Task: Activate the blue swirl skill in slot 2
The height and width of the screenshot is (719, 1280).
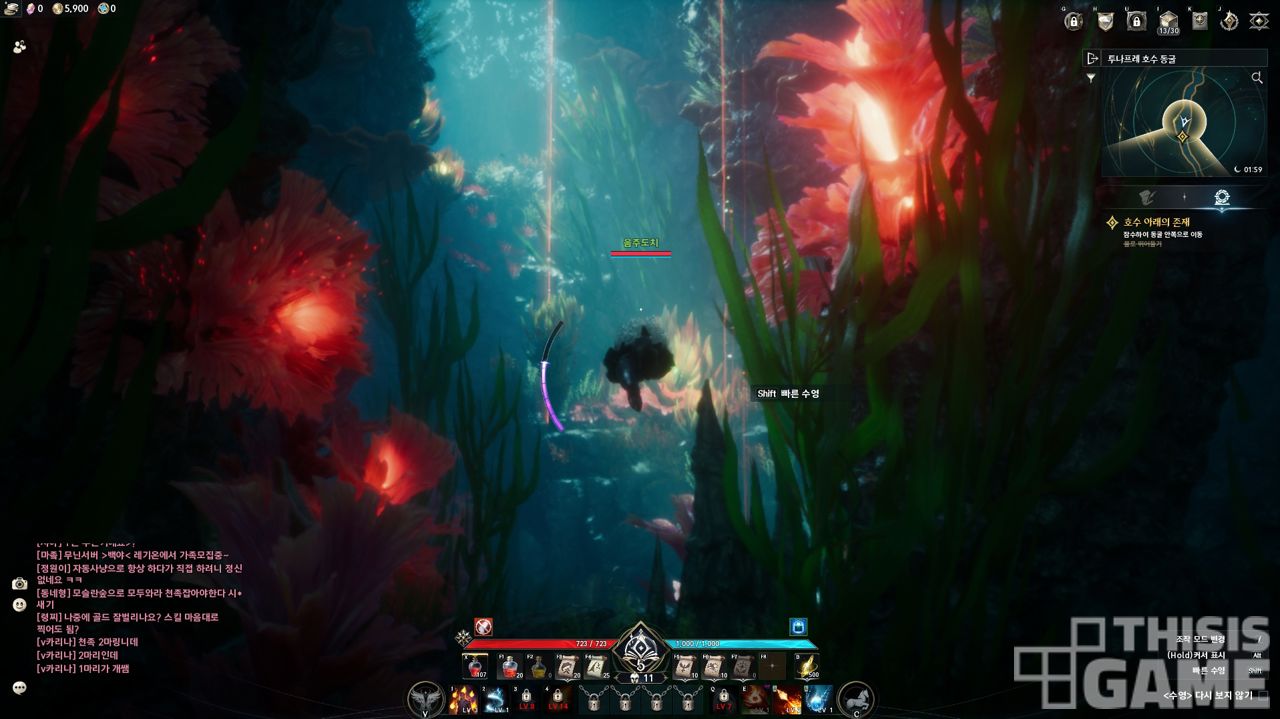Action: pos(495,699)
